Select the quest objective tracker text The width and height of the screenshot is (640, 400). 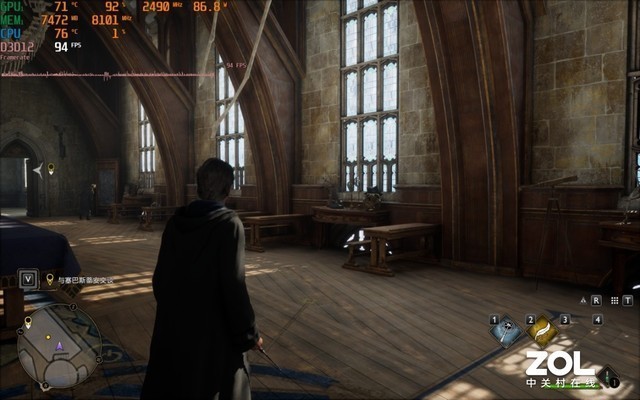point(81,280)
